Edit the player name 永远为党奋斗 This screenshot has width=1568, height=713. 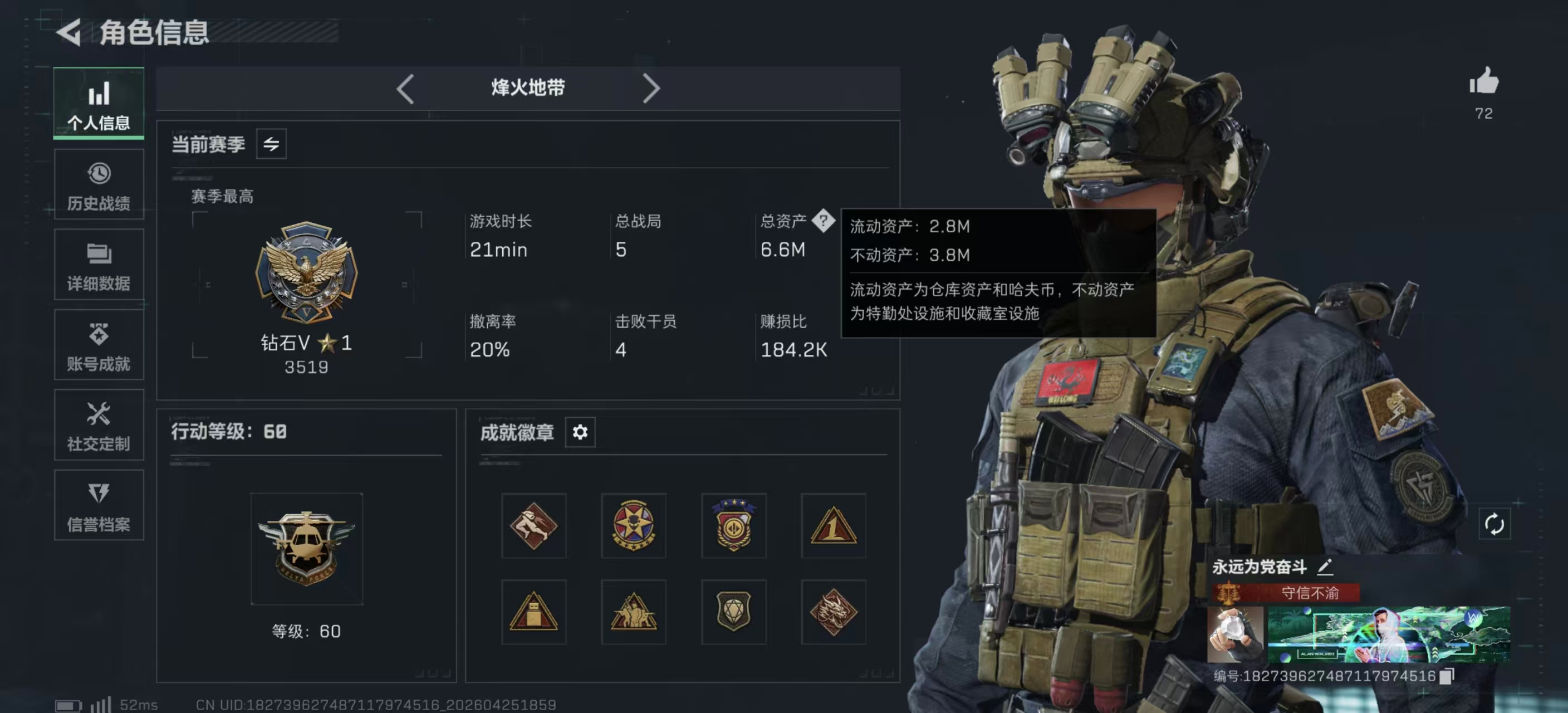click(1325, 567)
